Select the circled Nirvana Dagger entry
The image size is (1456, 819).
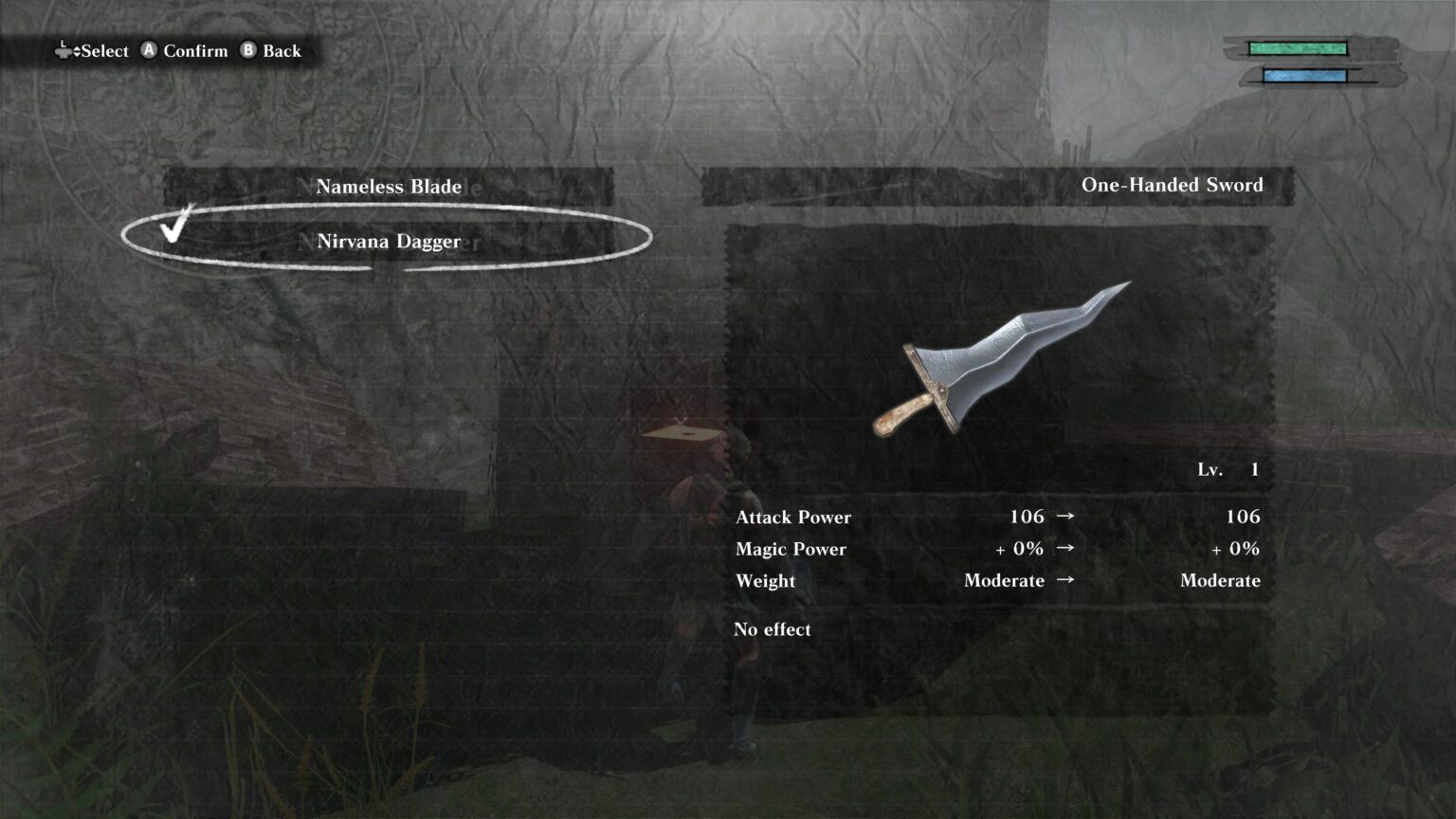click(x=387, y=242)
